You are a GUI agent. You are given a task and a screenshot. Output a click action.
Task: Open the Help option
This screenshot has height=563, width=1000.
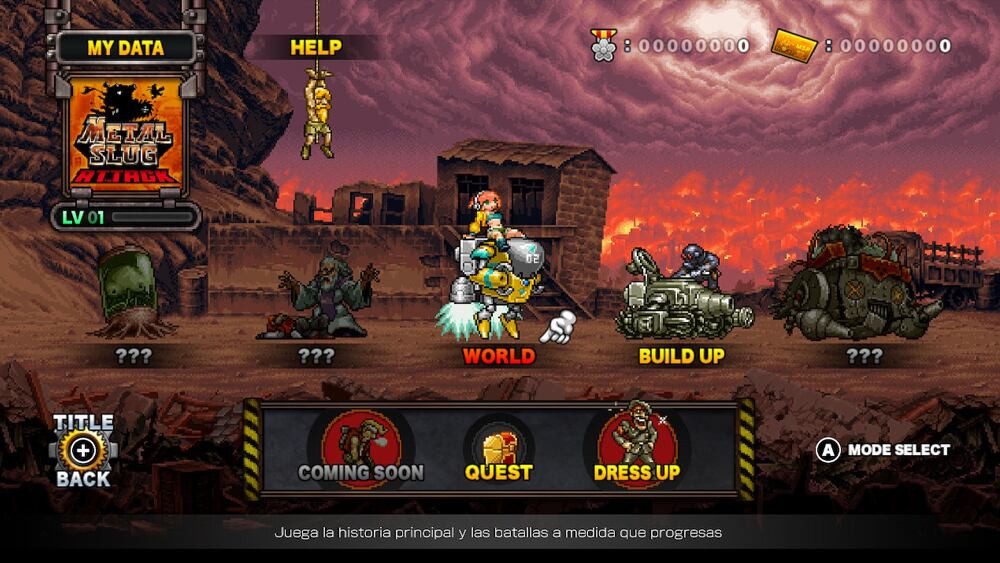[x=316, y=47]
